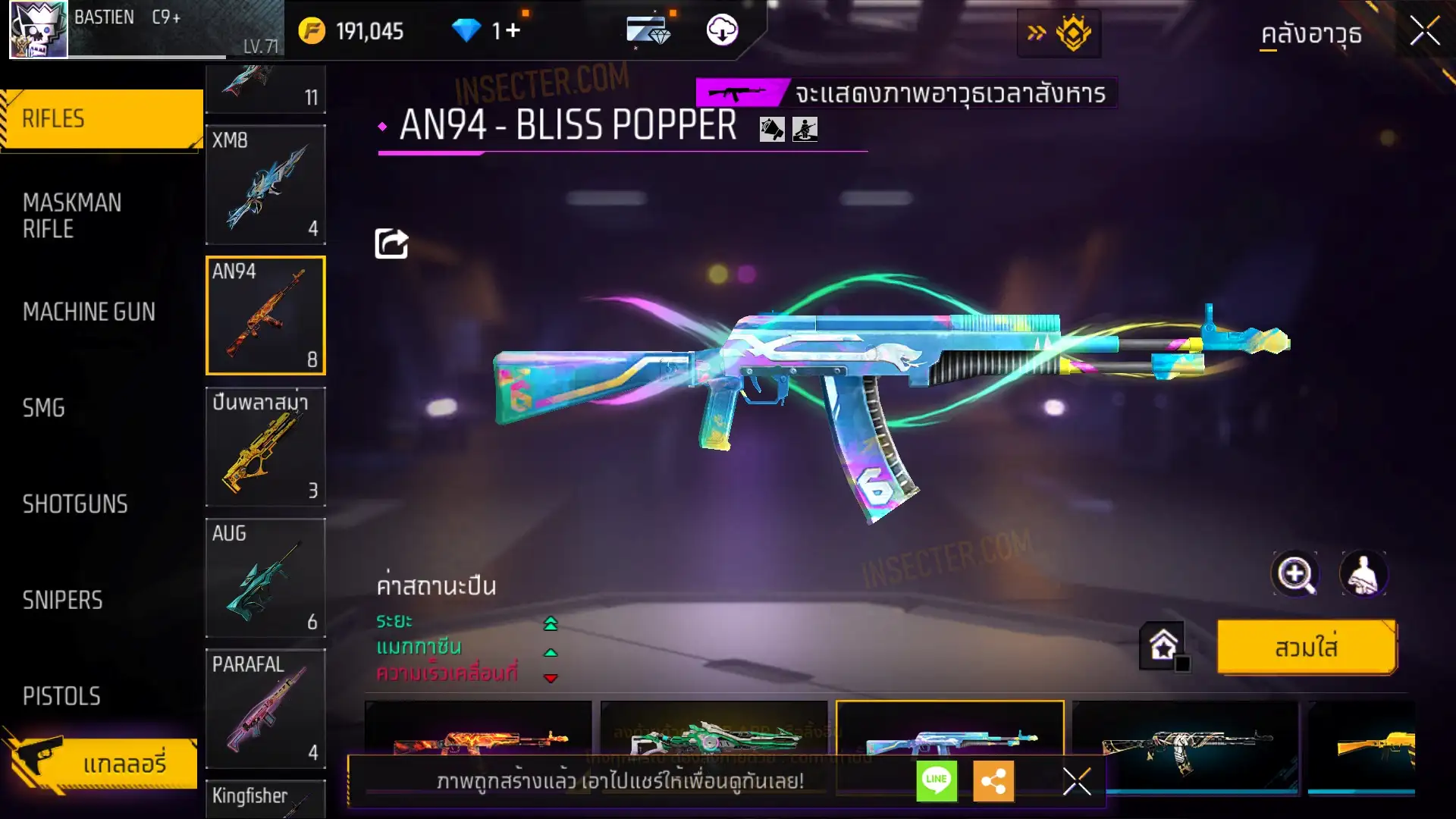
Task: Select the PARAFAL weapon tile
Action: point(265,708)
